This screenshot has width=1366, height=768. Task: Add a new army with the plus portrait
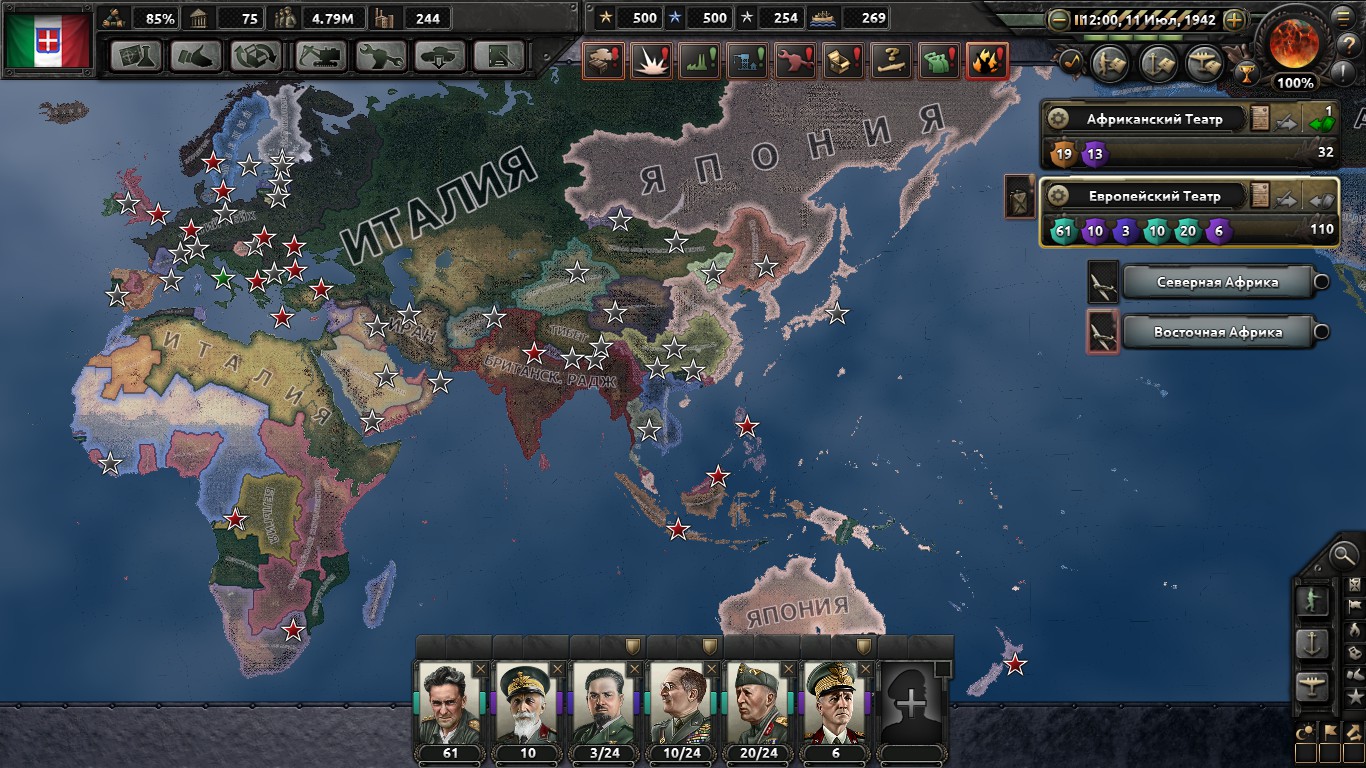click(x=911, y=702)
